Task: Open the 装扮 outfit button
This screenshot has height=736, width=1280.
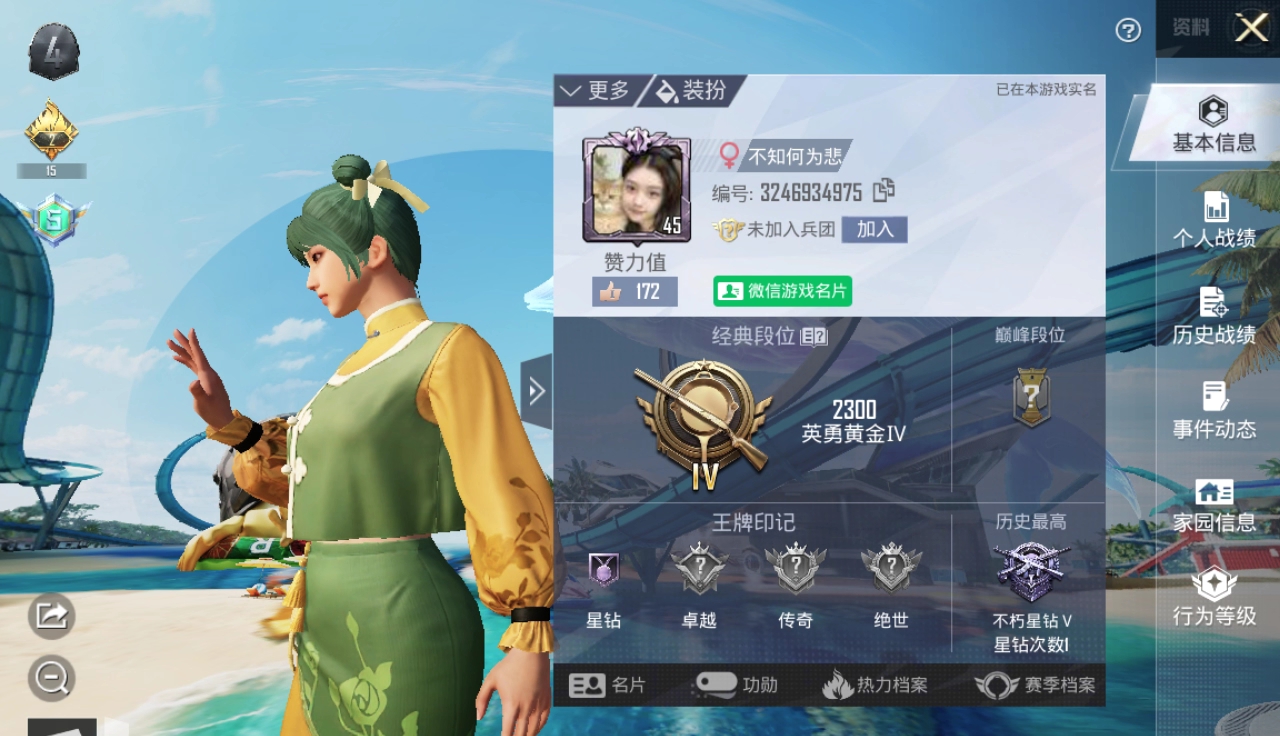Action: (692, 91)
